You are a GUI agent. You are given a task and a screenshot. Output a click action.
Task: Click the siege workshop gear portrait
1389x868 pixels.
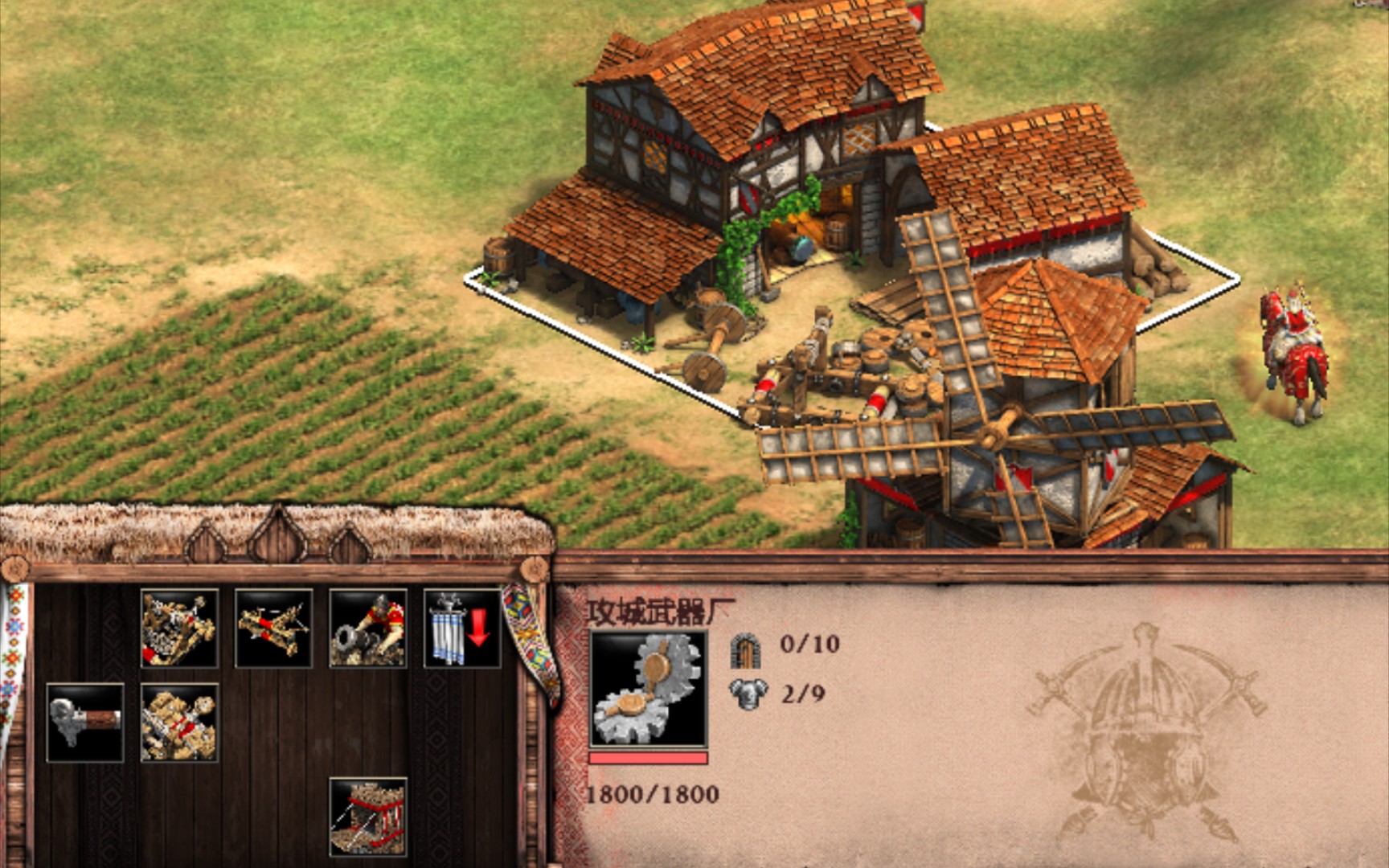tap(648, 689)
